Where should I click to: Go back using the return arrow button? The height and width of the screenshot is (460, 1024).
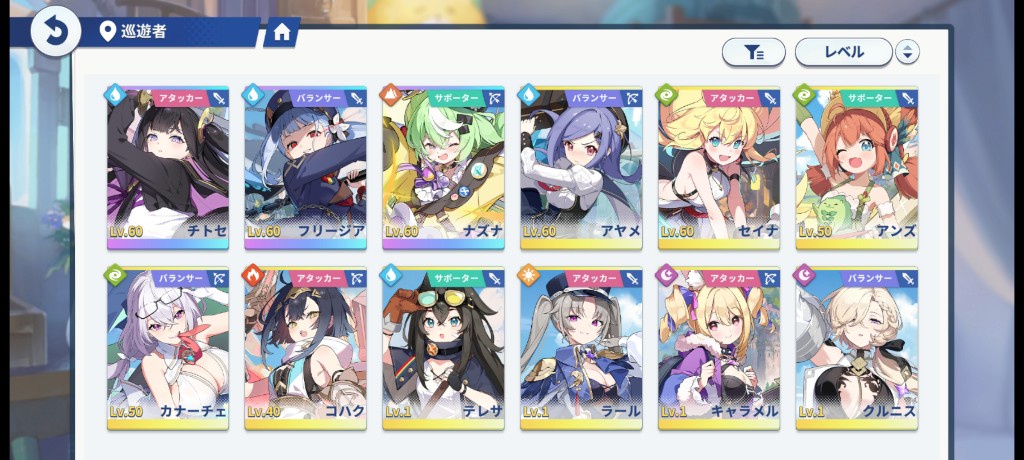(55, 31)
